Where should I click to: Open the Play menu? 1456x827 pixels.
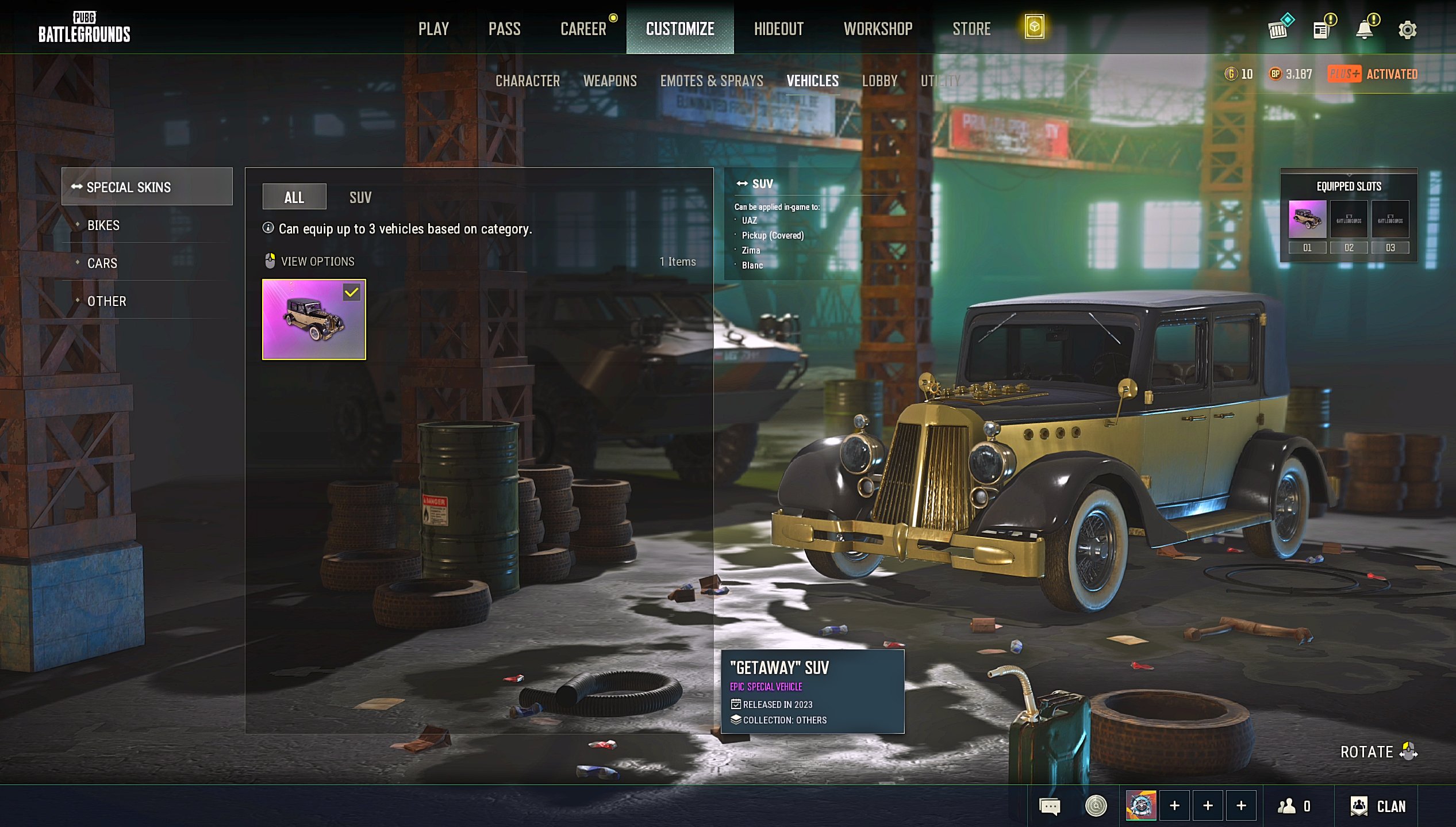click(433, 29)
